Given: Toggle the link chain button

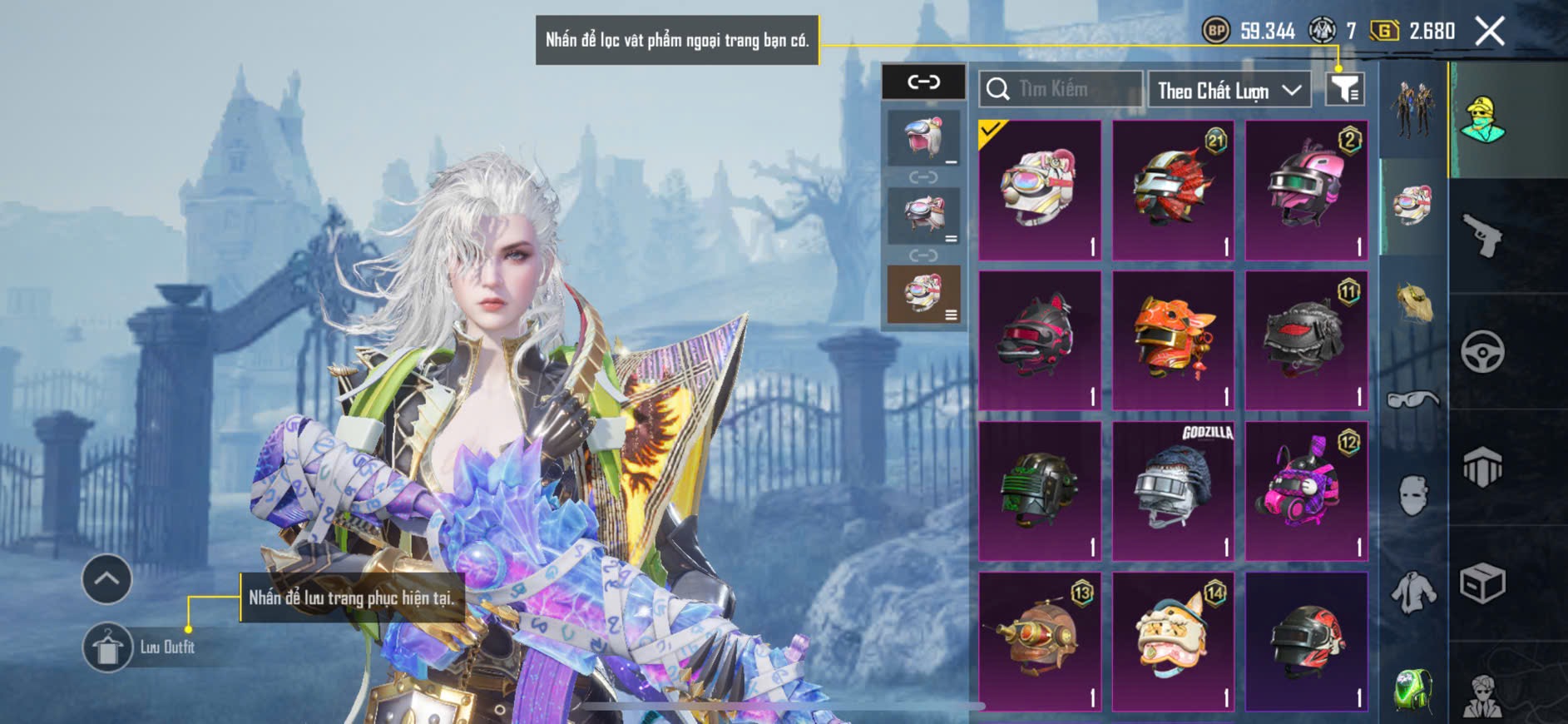Looking at the screenshot, I should pos(923,82).
